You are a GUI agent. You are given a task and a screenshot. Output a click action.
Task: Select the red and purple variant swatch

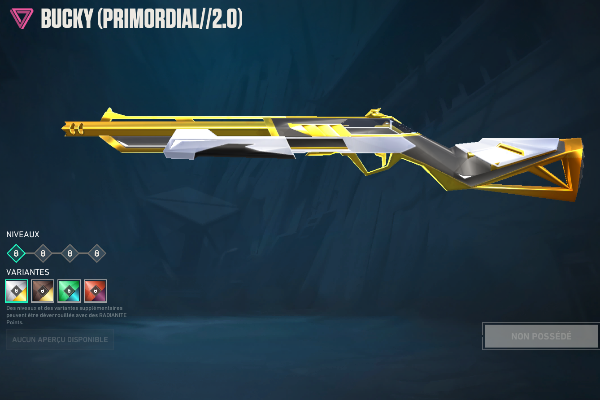pos(95,291)
